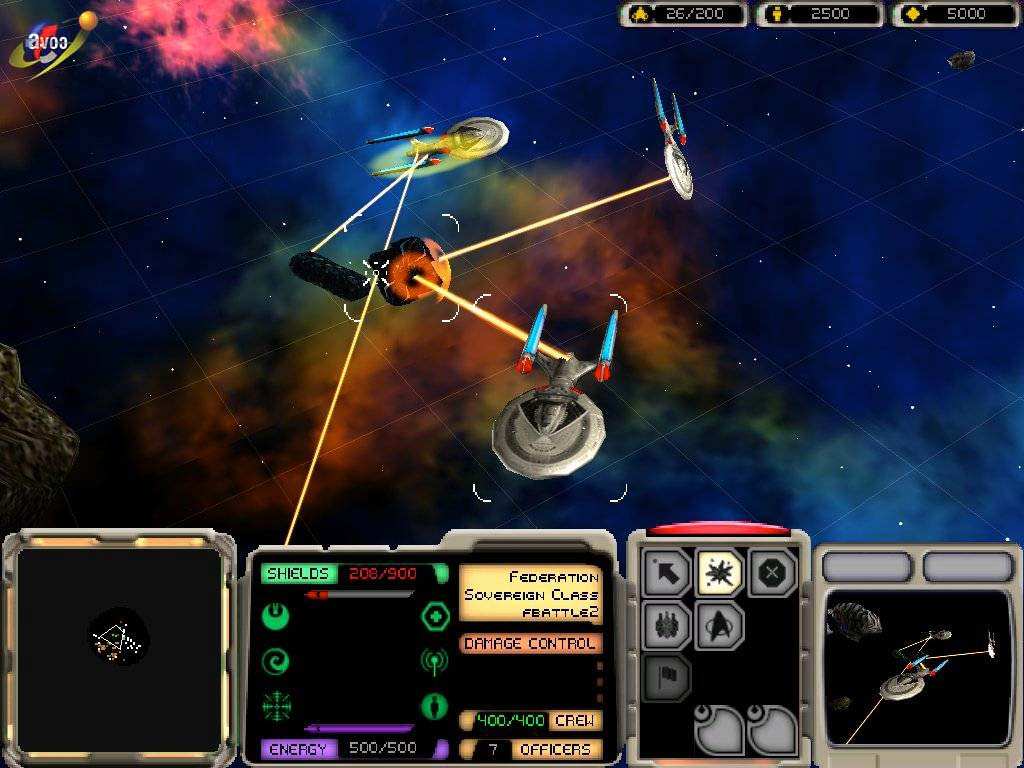Activate the explosion attack command button
The image size is (1024, 768).
(x=720, y=573)
